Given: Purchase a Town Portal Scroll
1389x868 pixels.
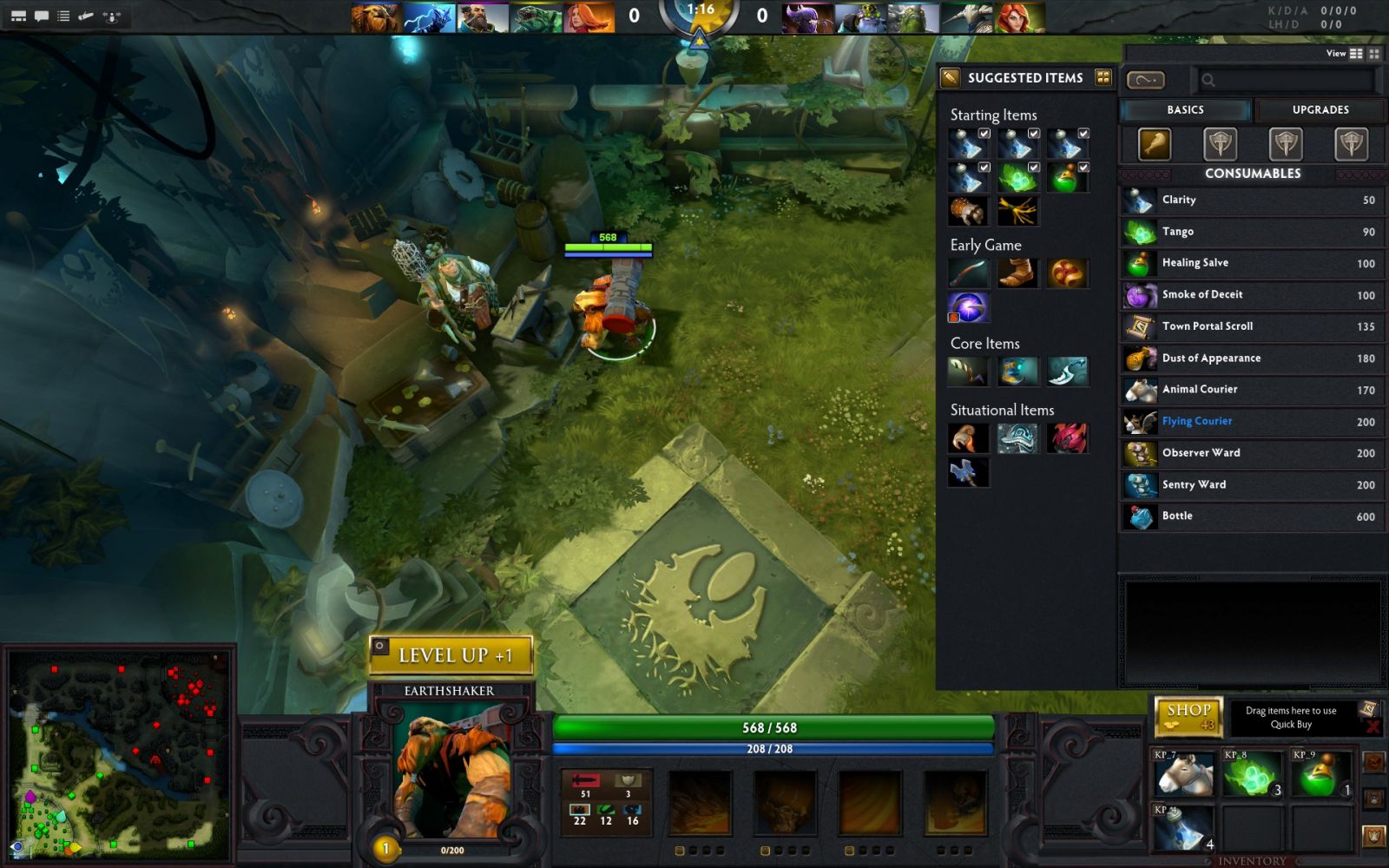Looking at the screenshot, I should 1250,326.
